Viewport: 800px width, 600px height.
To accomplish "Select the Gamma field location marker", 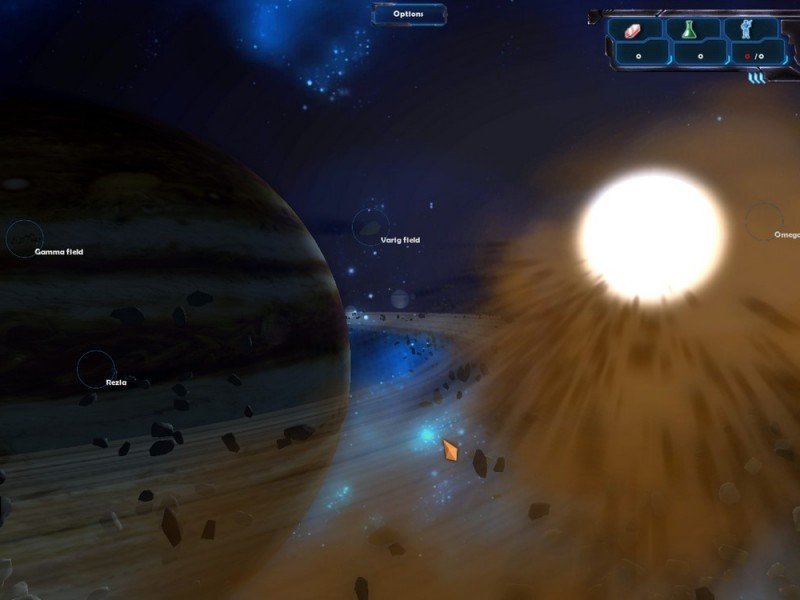I will pos(24,238).
